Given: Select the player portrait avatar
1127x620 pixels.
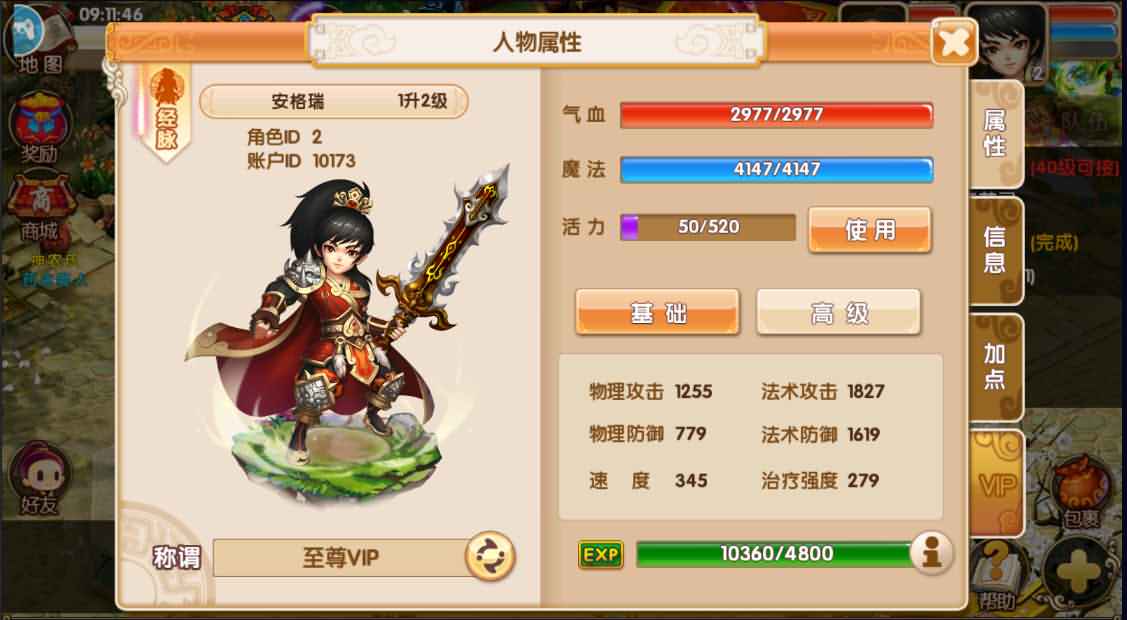Looking at the screenshot, I should [x=1008, y=40].
